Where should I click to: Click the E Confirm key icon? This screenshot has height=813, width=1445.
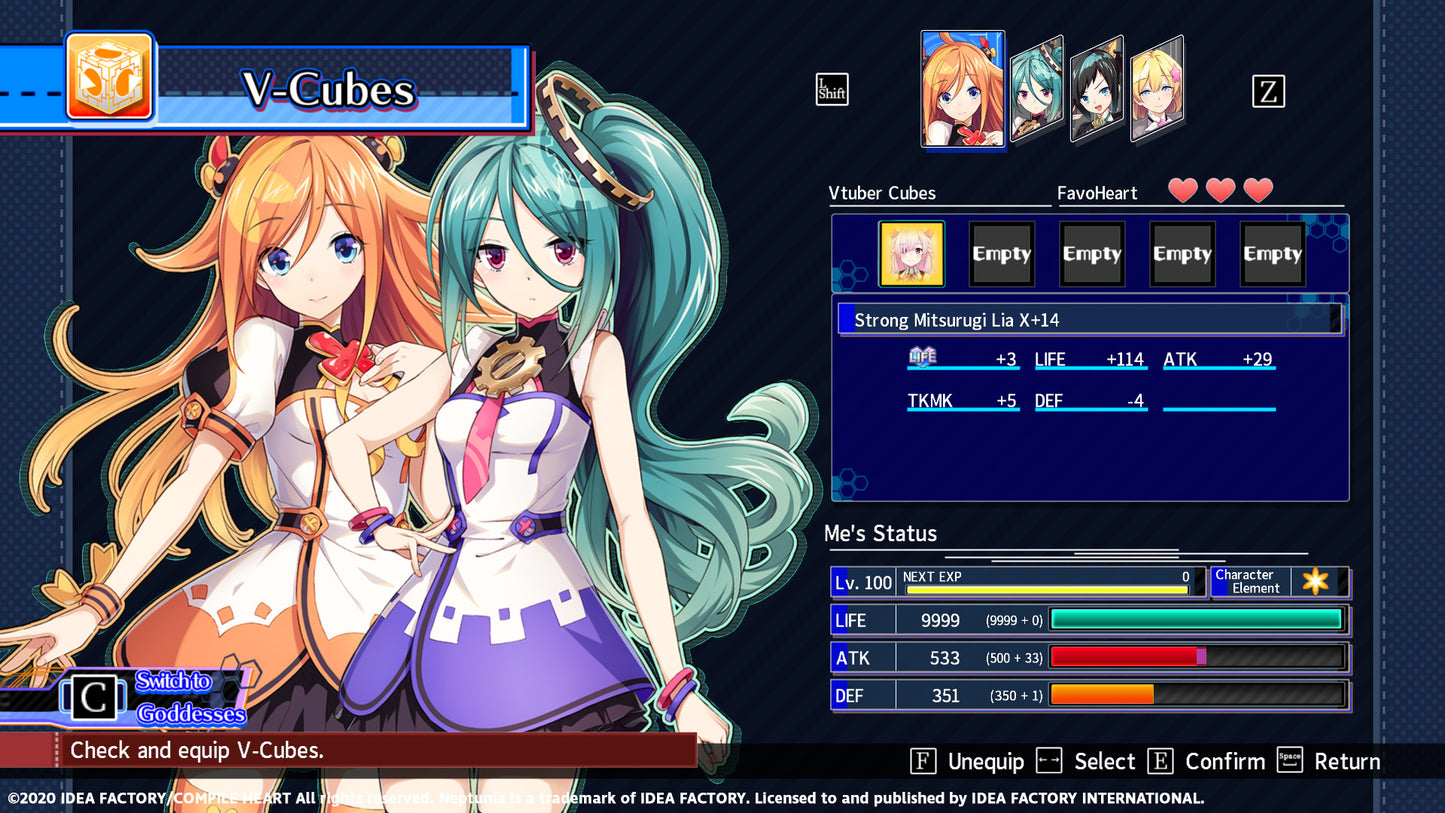click(x=1160, y=761)
